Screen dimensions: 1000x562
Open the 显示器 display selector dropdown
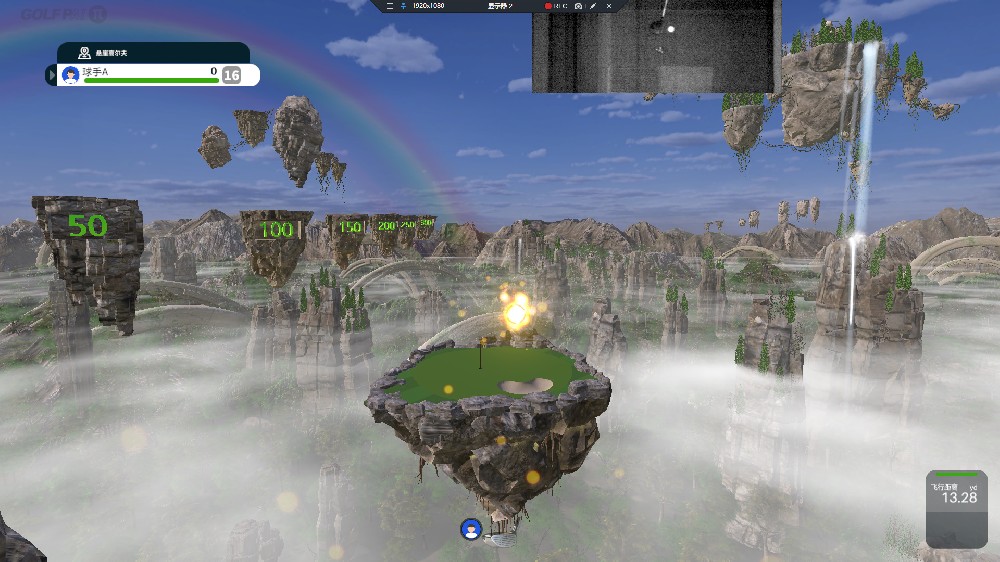pos(500,6)
